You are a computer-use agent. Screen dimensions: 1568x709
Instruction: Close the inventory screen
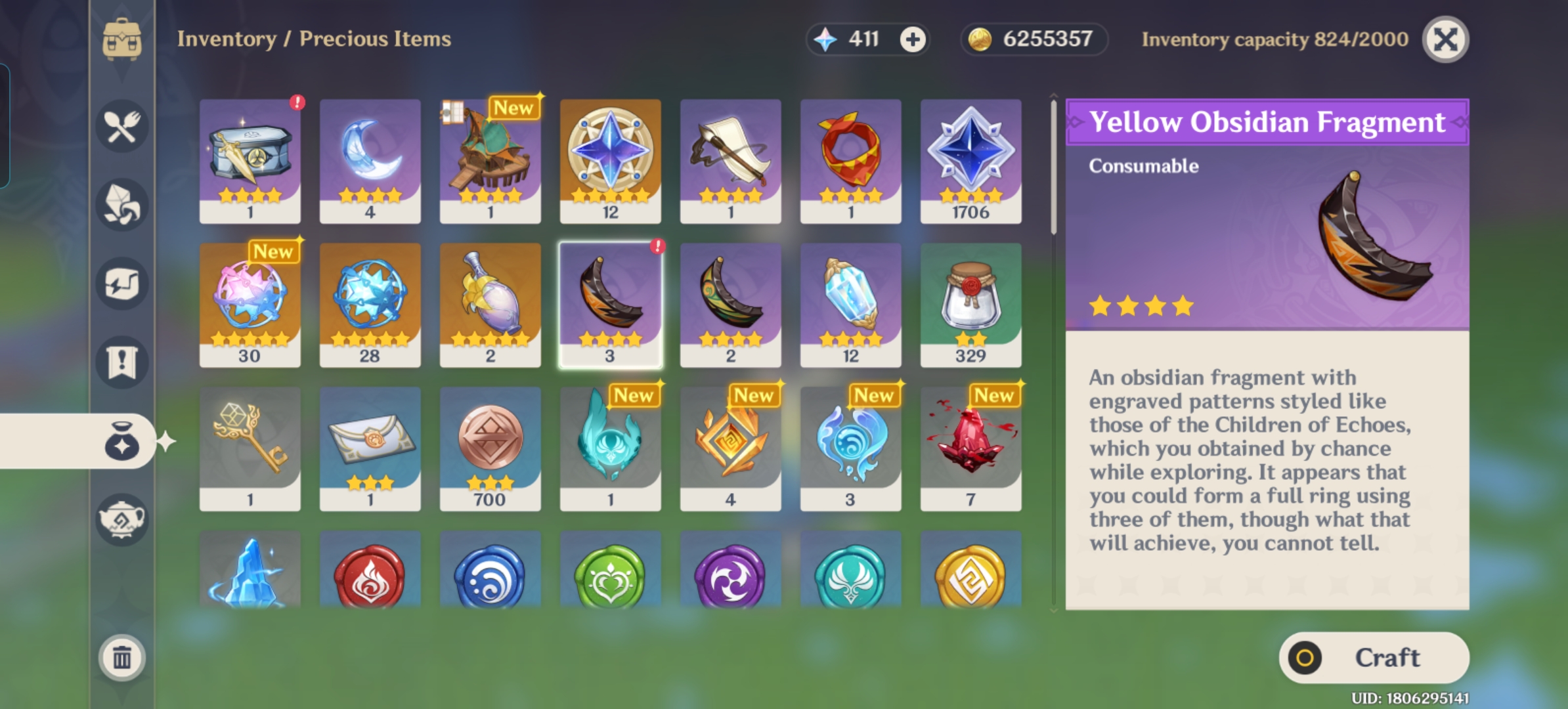1445,39
